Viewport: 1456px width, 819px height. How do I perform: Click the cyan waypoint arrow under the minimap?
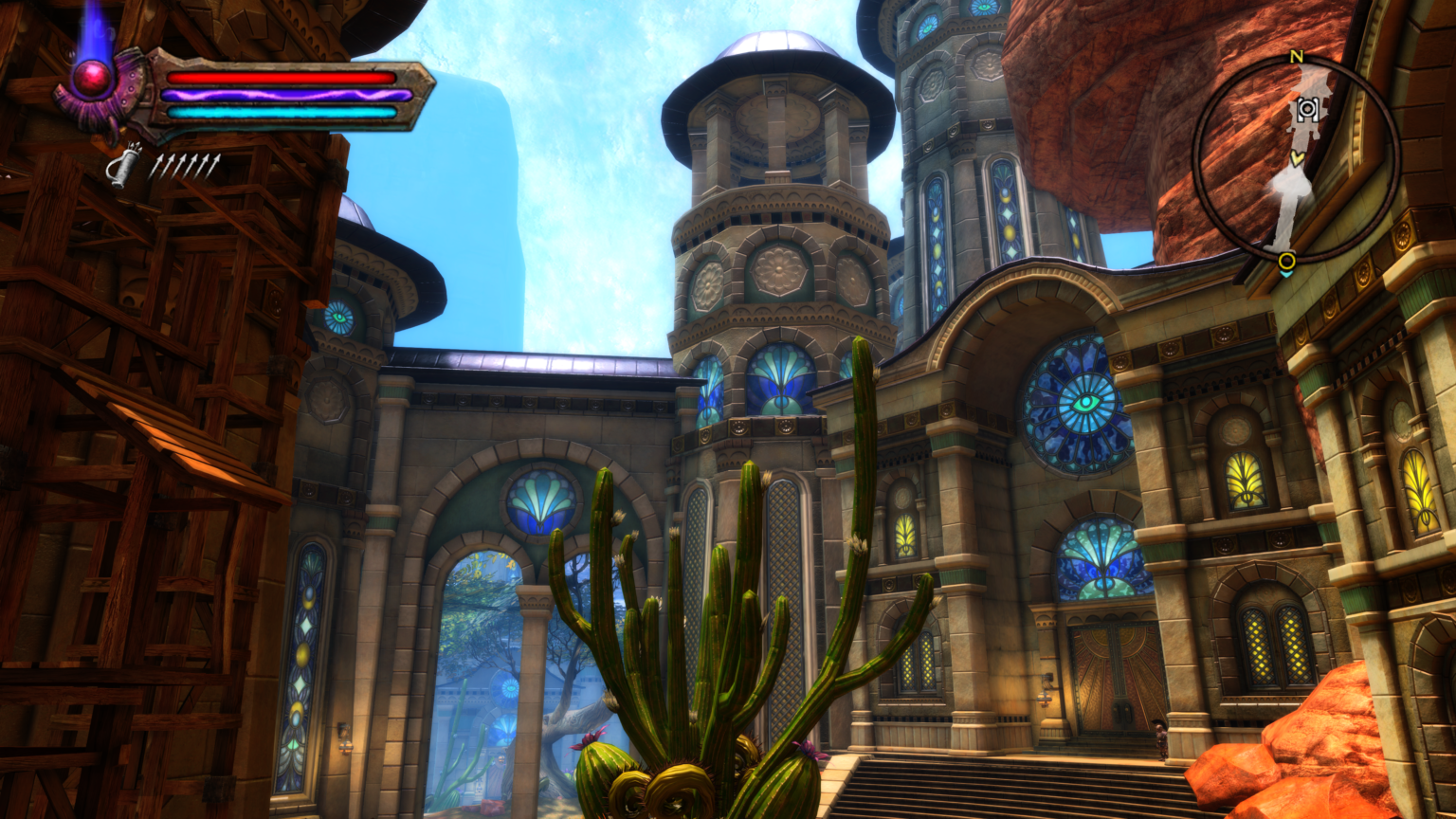pyautogui.click(x=1287, y=274)
